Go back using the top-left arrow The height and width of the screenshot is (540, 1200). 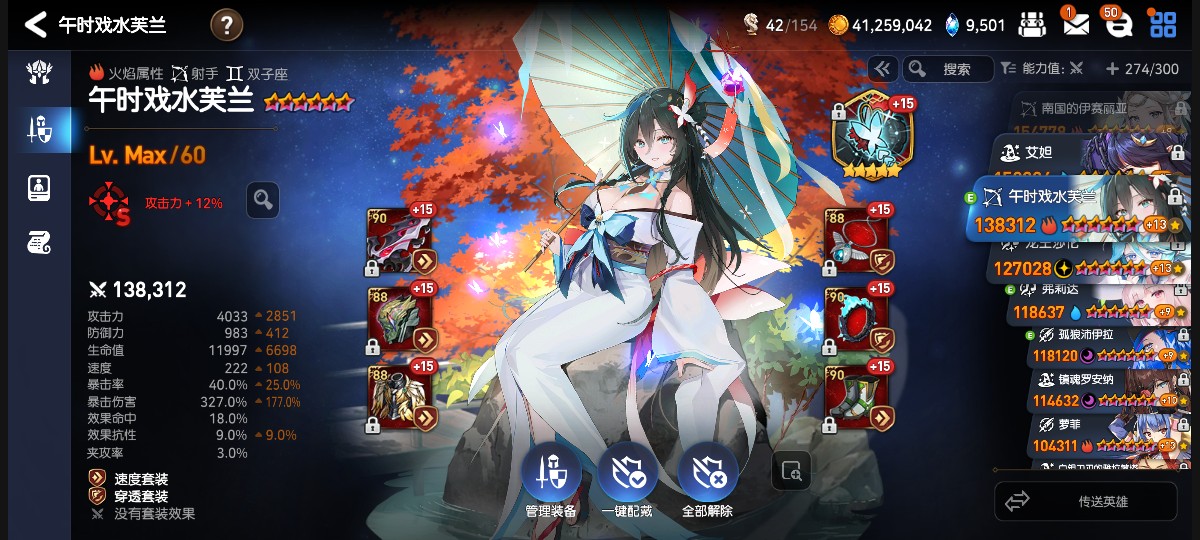pyautogui.click(x=36, y=25)
